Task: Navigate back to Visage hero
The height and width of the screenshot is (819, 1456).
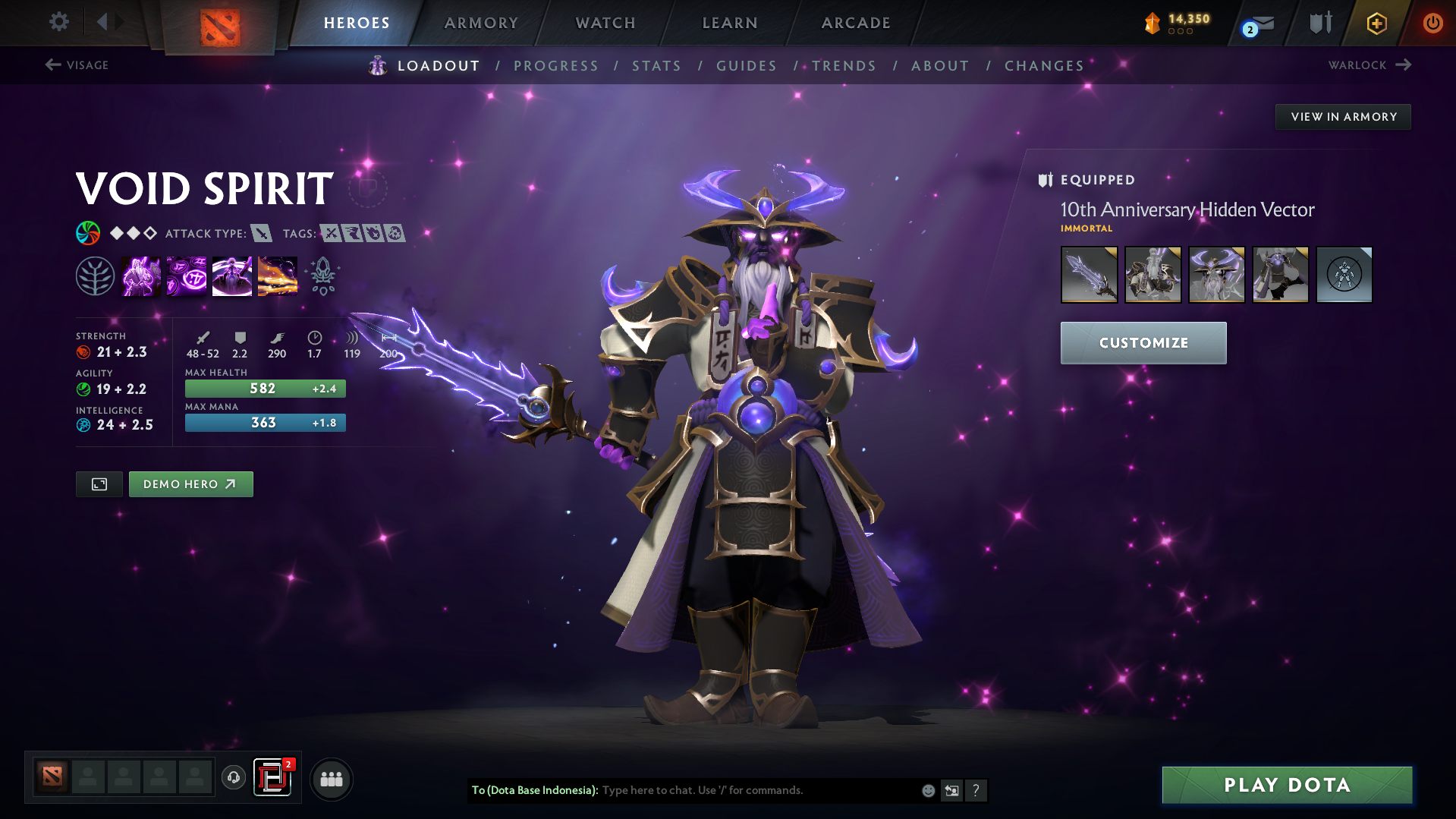Action: 77,65
